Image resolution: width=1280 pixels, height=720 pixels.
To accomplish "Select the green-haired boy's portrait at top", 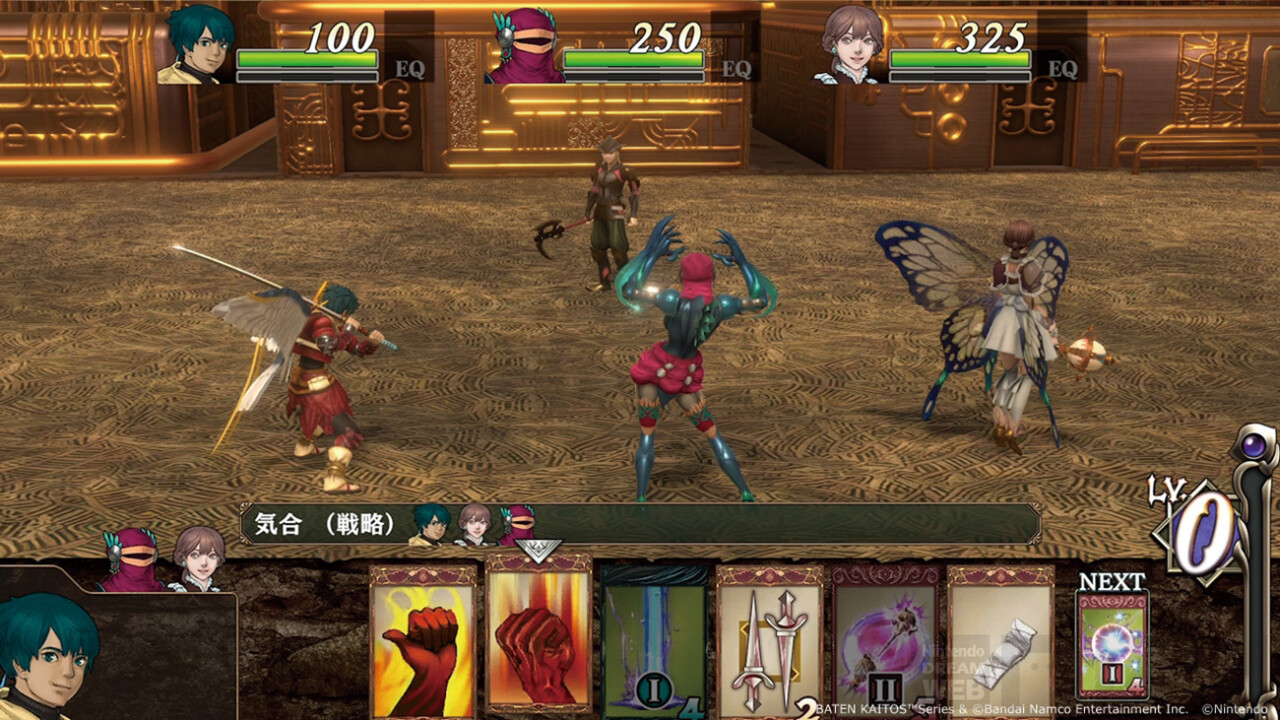I will tap(196, 45).
